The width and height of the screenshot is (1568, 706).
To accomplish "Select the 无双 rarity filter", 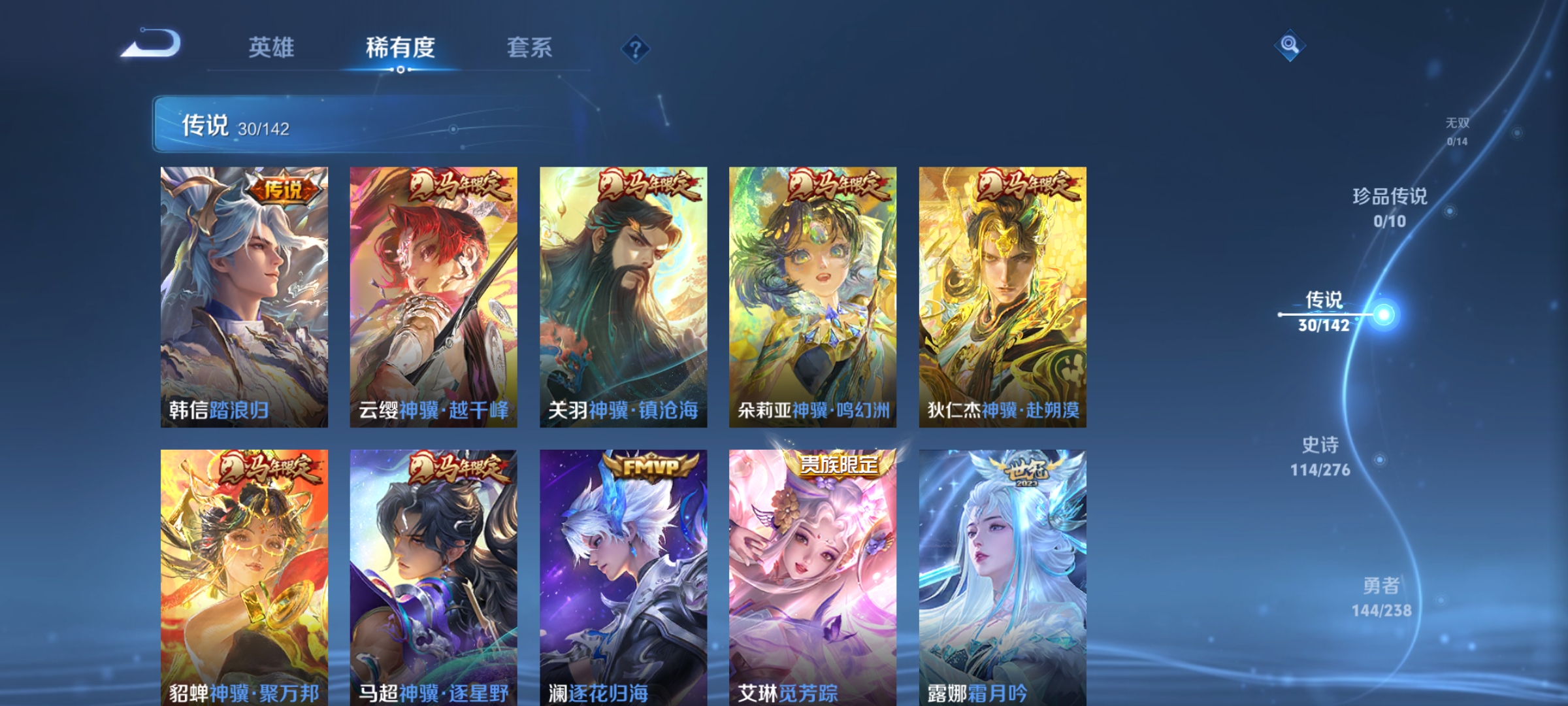I will pos(1457,124).
